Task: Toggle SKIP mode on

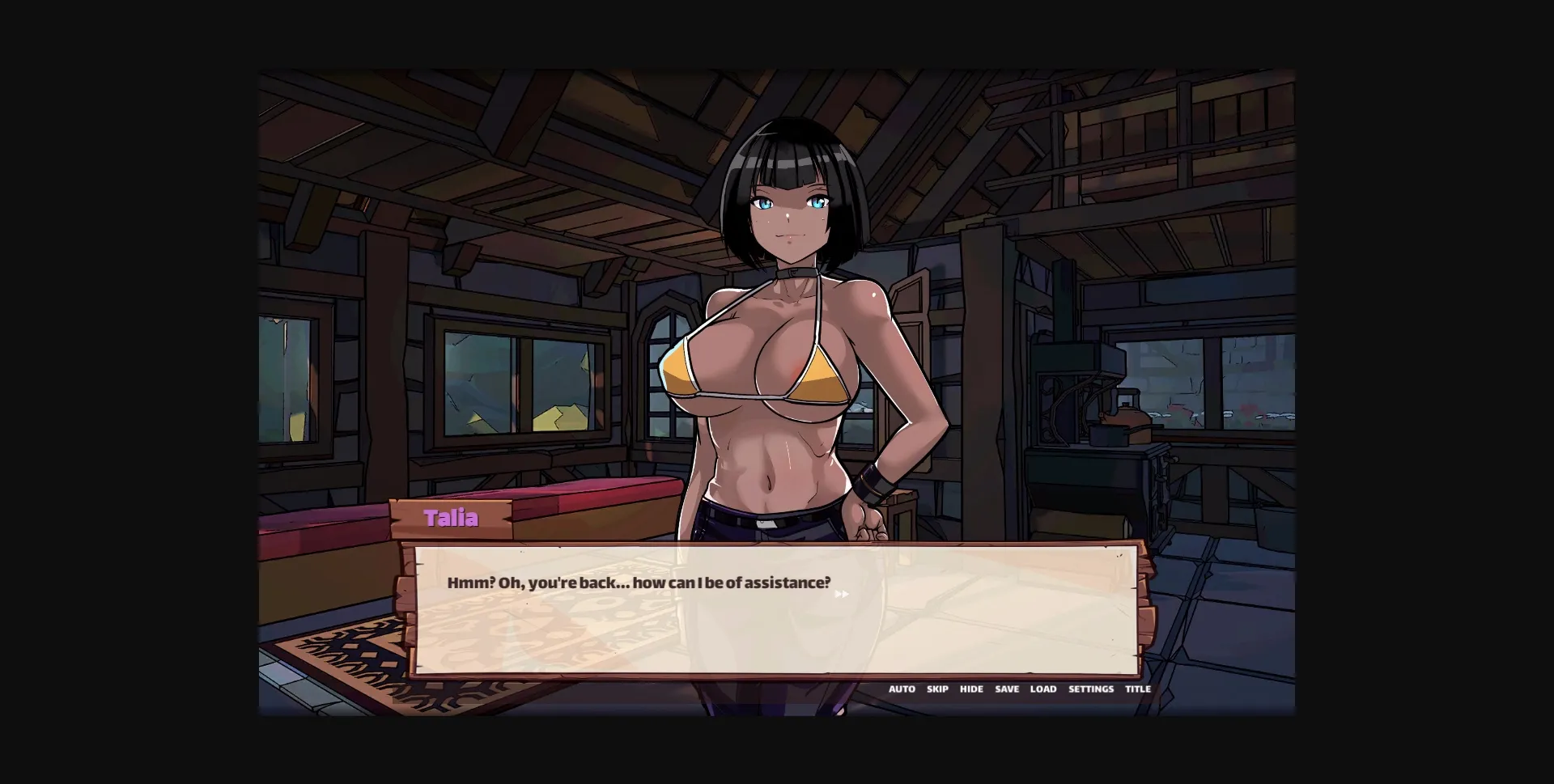Action: [937, 689]
